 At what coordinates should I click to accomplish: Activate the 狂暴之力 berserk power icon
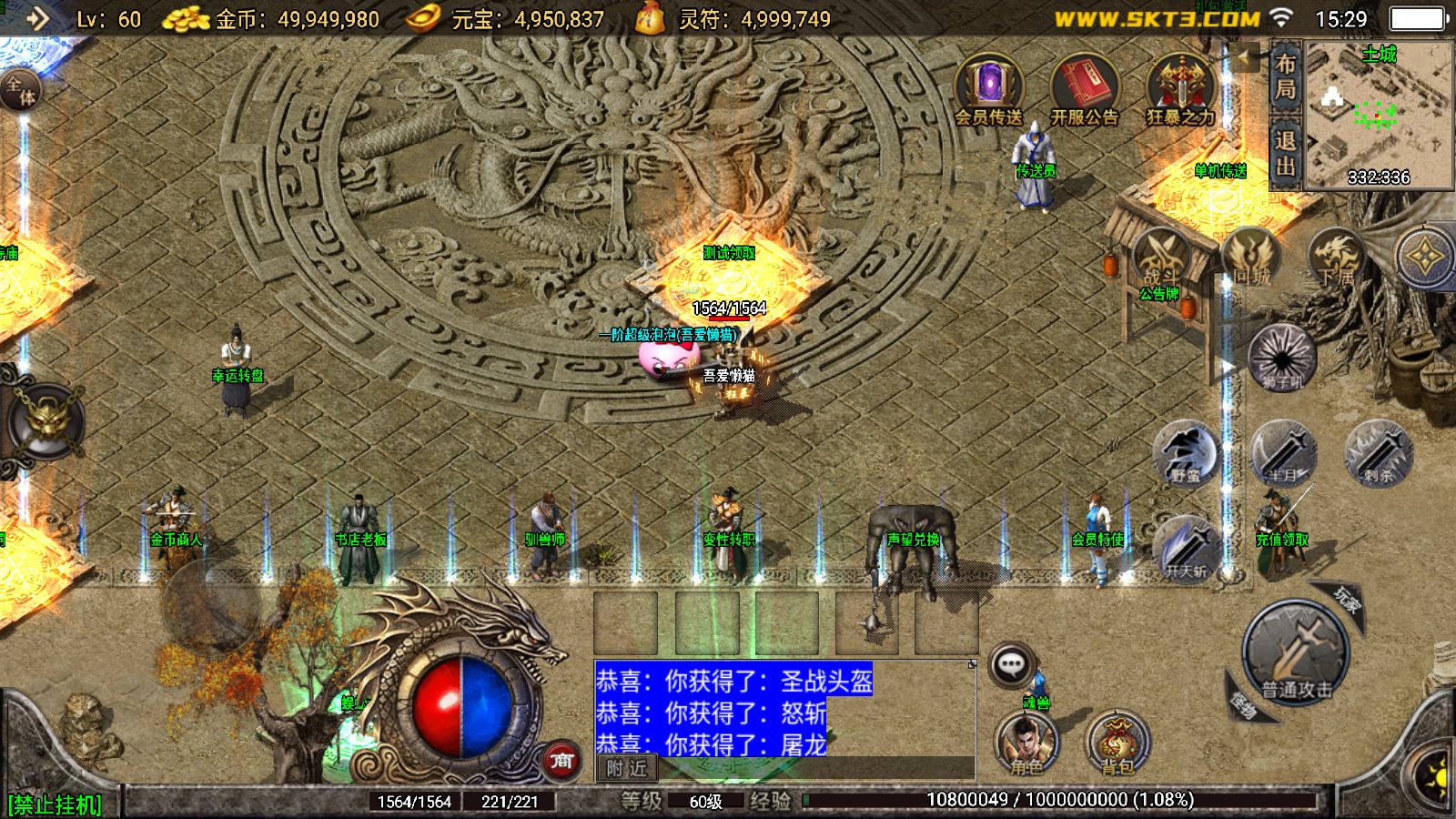[1180, 88]
